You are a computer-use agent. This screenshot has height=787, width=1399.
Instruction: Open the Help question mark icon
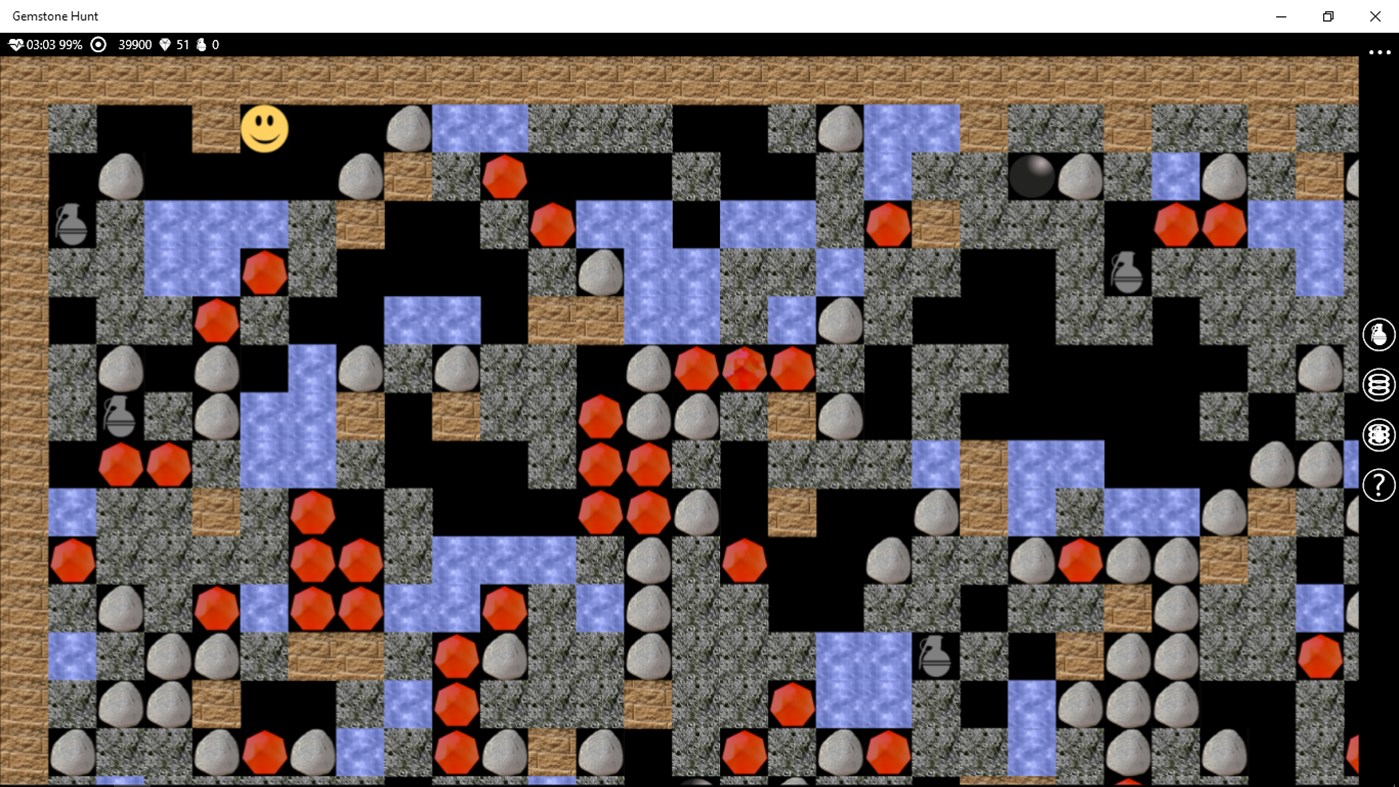point(1378,484)
